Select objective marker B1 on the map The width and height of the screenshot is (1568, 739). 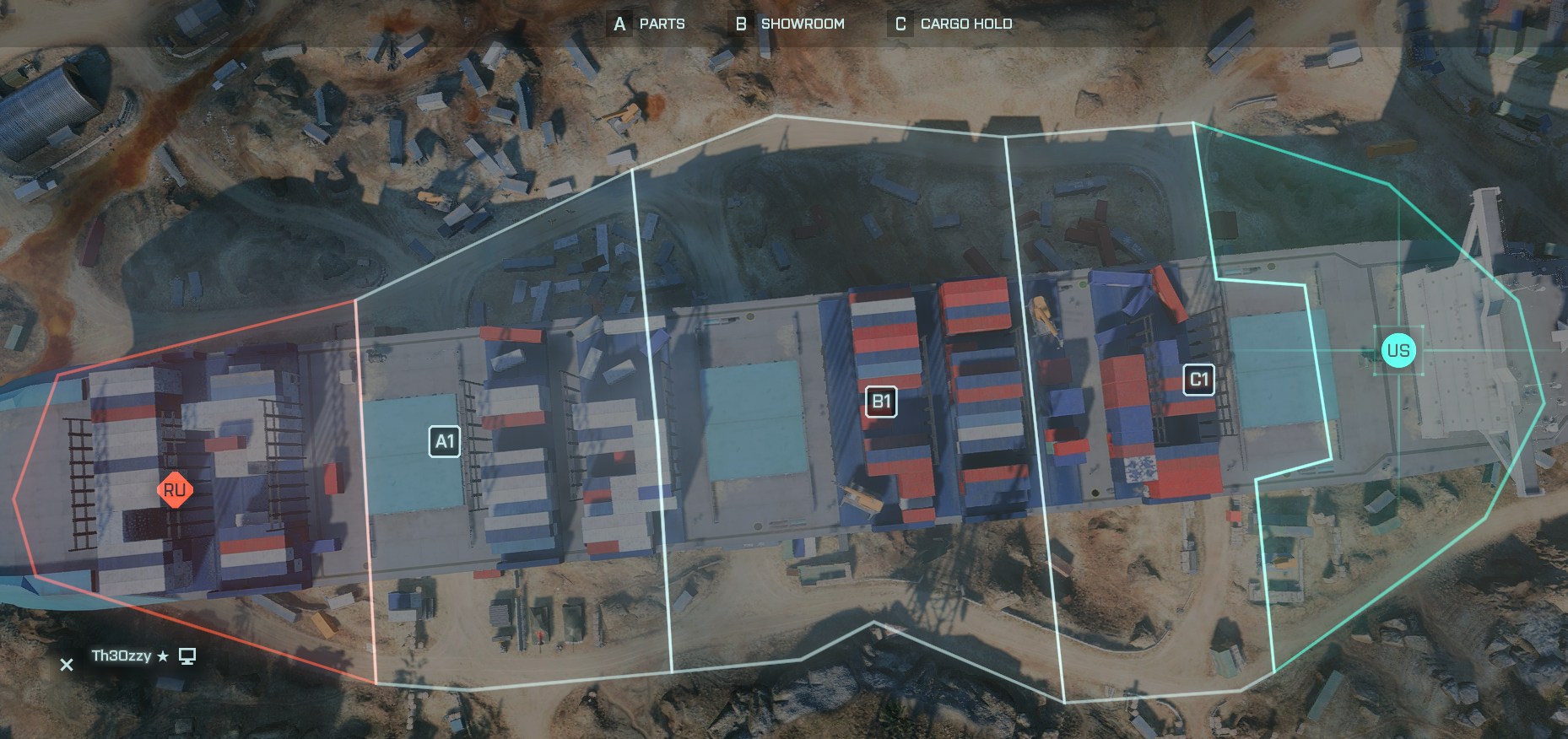click(881, 402)
